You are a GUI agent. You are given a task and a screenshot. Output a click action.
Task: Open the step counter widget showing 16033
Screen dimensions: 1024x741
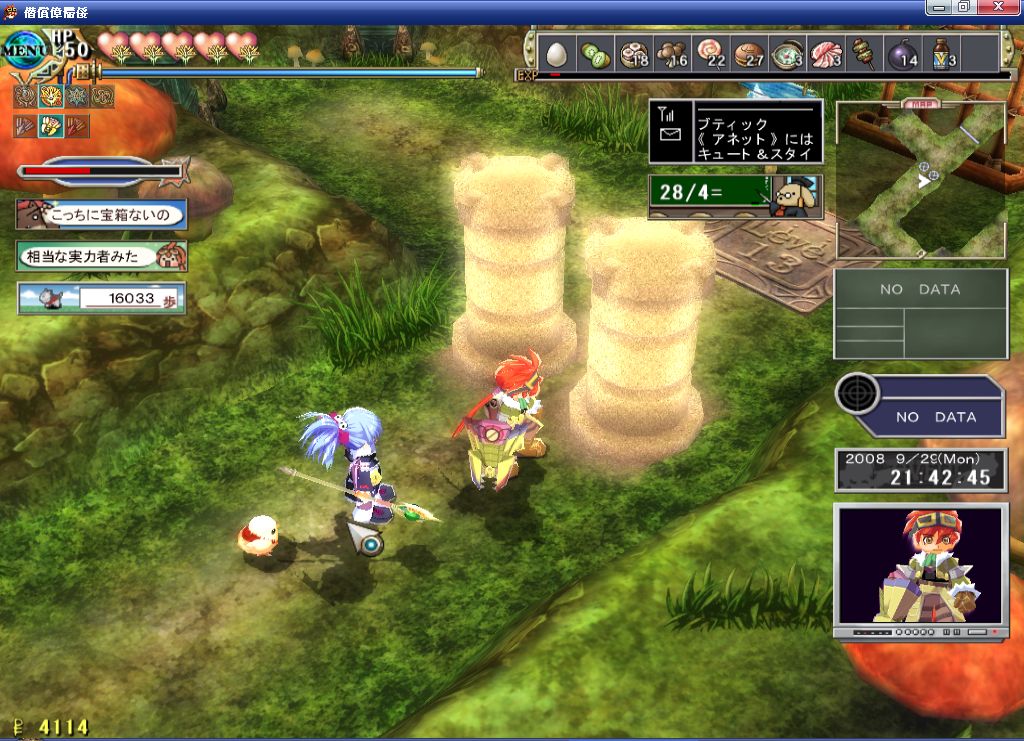pos(101,298)
